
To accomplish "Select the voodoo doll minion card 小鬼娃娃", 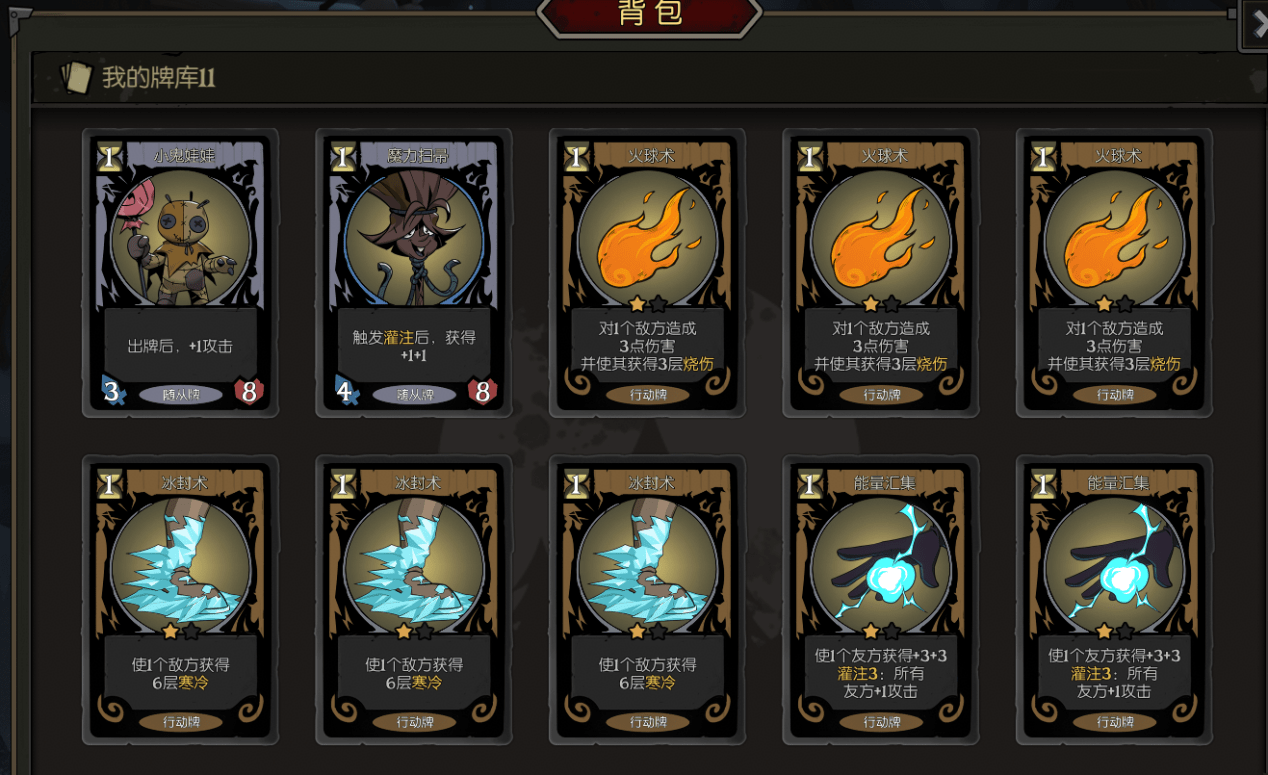I will tap(181, 272).
